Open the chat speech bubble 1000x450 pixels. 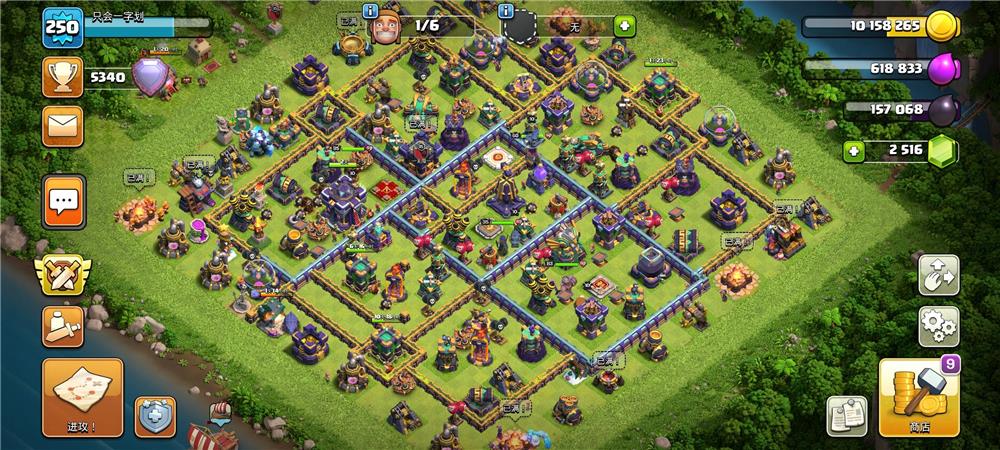[x=63, y=202]
